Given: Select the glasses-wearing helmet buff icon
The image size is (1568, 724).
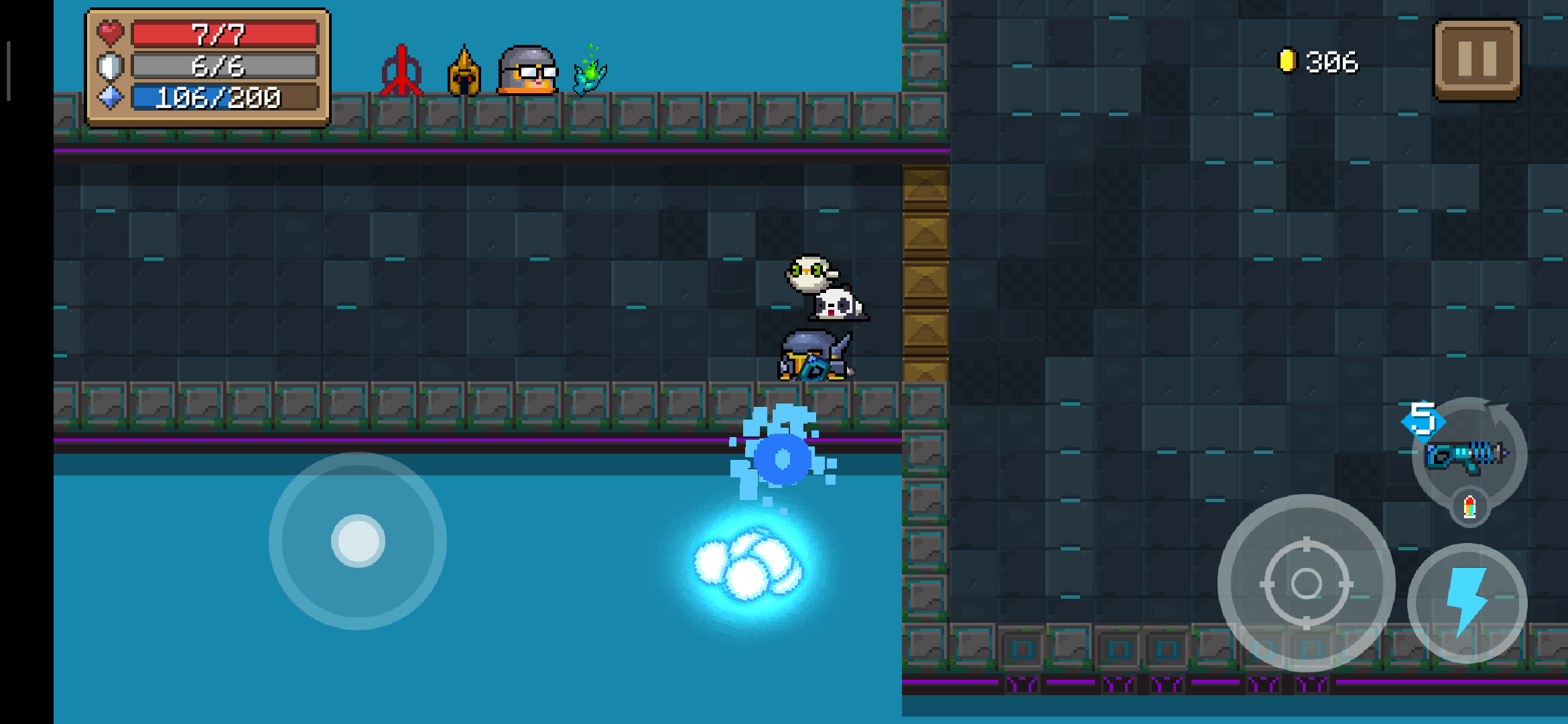Looking at the screenshot, I should click(x=528, y=70).
